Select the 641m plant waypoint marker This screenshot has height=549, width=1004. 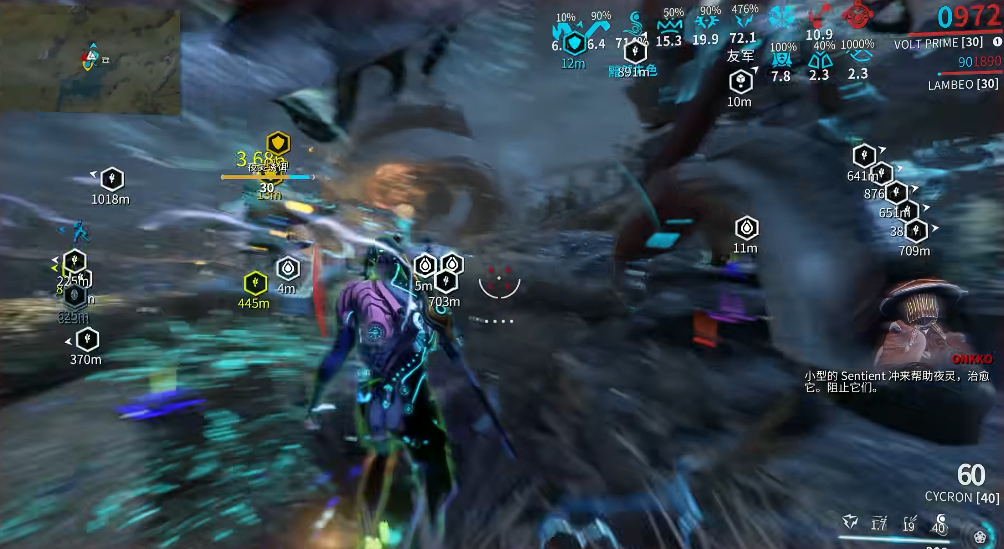point(864,156)
